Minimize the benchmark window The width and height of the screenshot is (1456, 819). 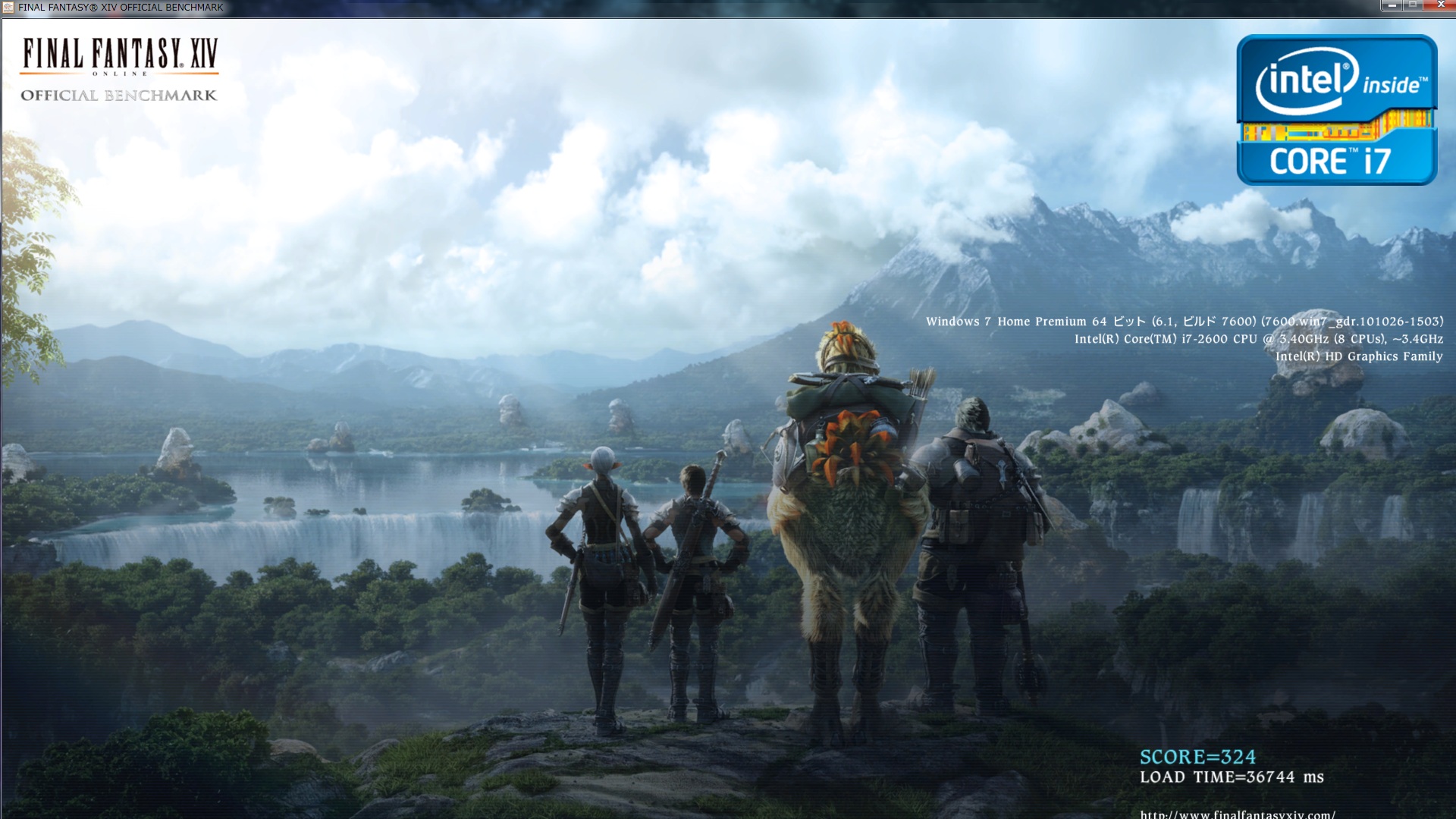pos(1392,5)
